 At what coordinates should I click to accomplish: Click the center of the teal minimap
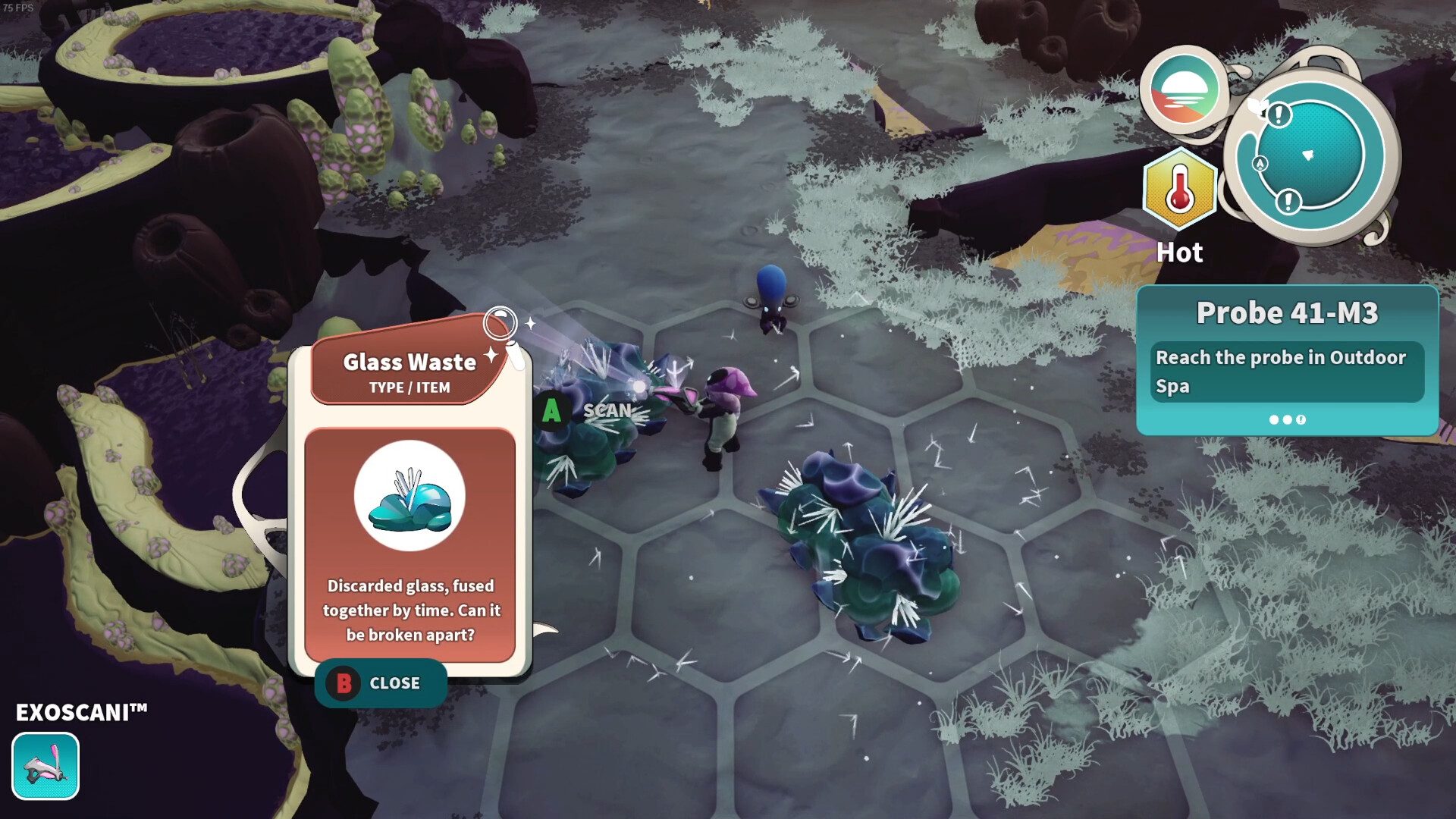(1312, 155)
